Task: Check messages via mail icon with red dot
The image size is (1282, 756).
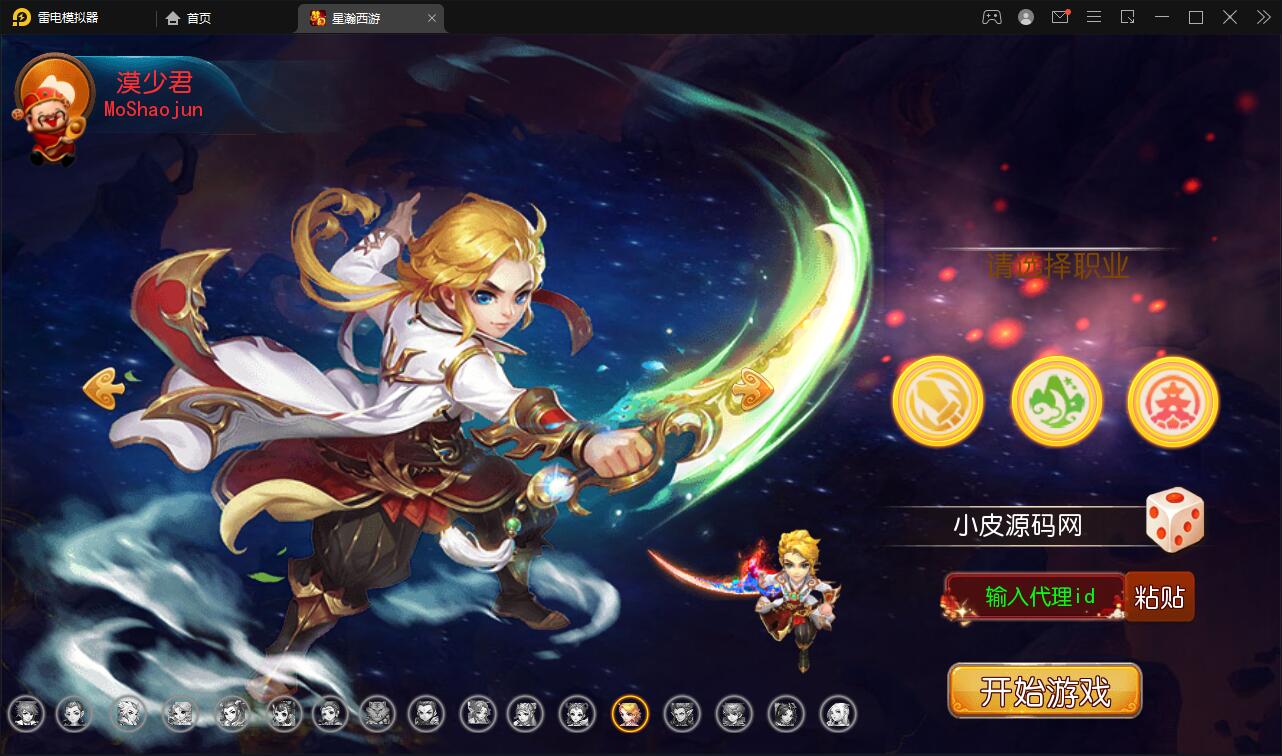Action: (x=1060, y=17)
